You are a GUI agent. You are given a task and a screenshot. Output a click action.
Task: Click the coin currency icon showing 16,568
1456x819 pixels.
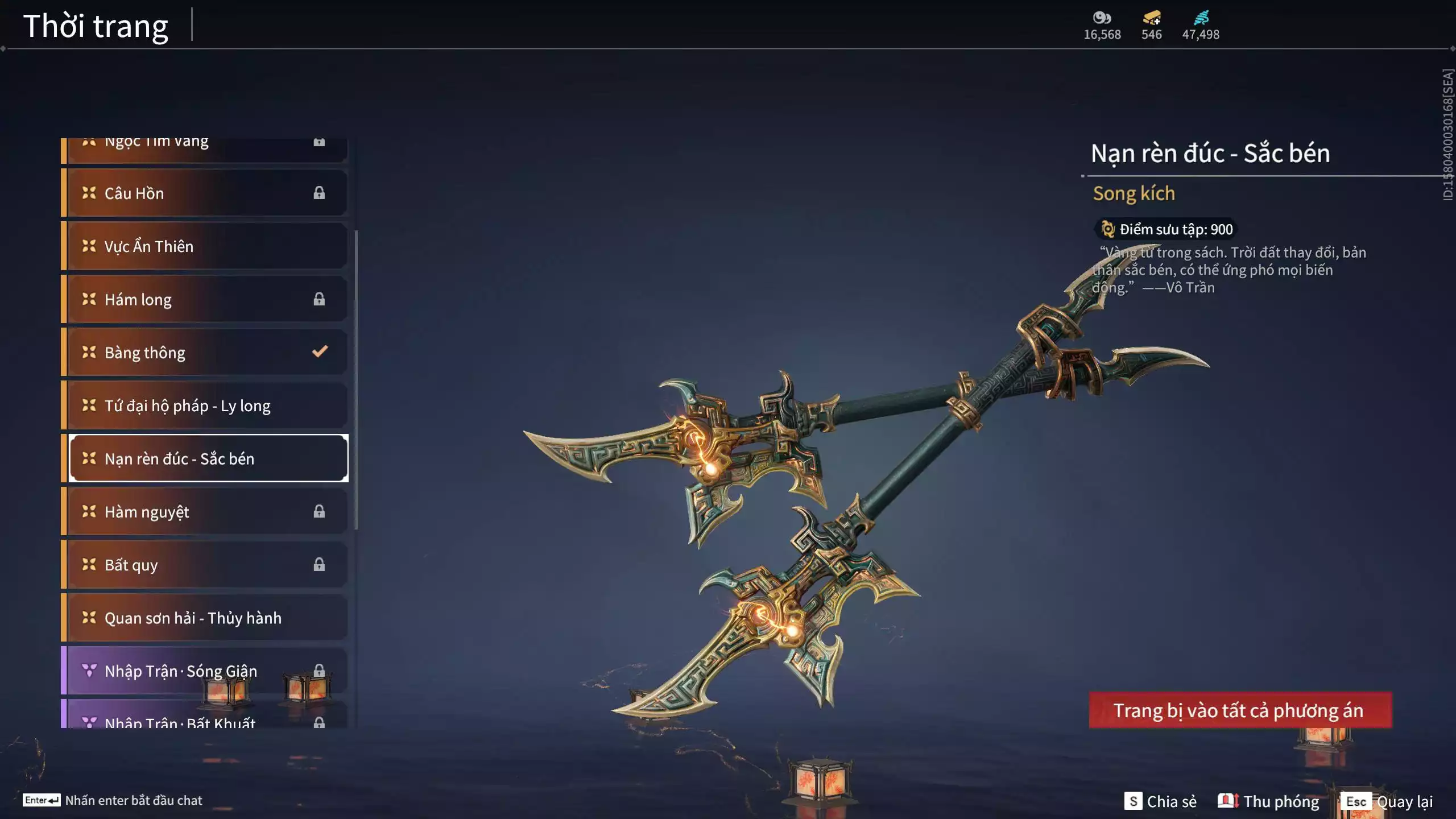tap(1102, 18)
